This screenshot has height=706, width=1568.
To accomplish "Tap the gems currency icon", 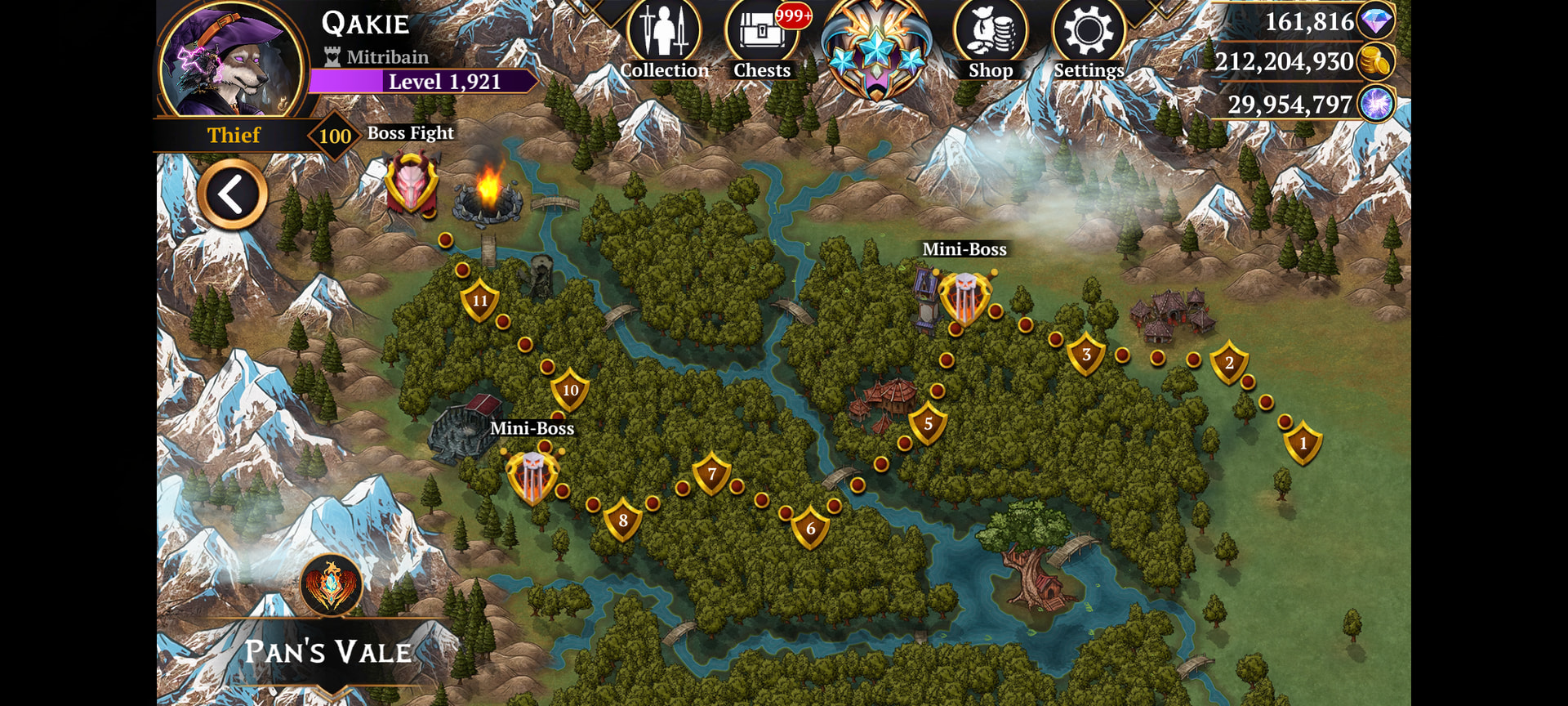I will 1376,21.
